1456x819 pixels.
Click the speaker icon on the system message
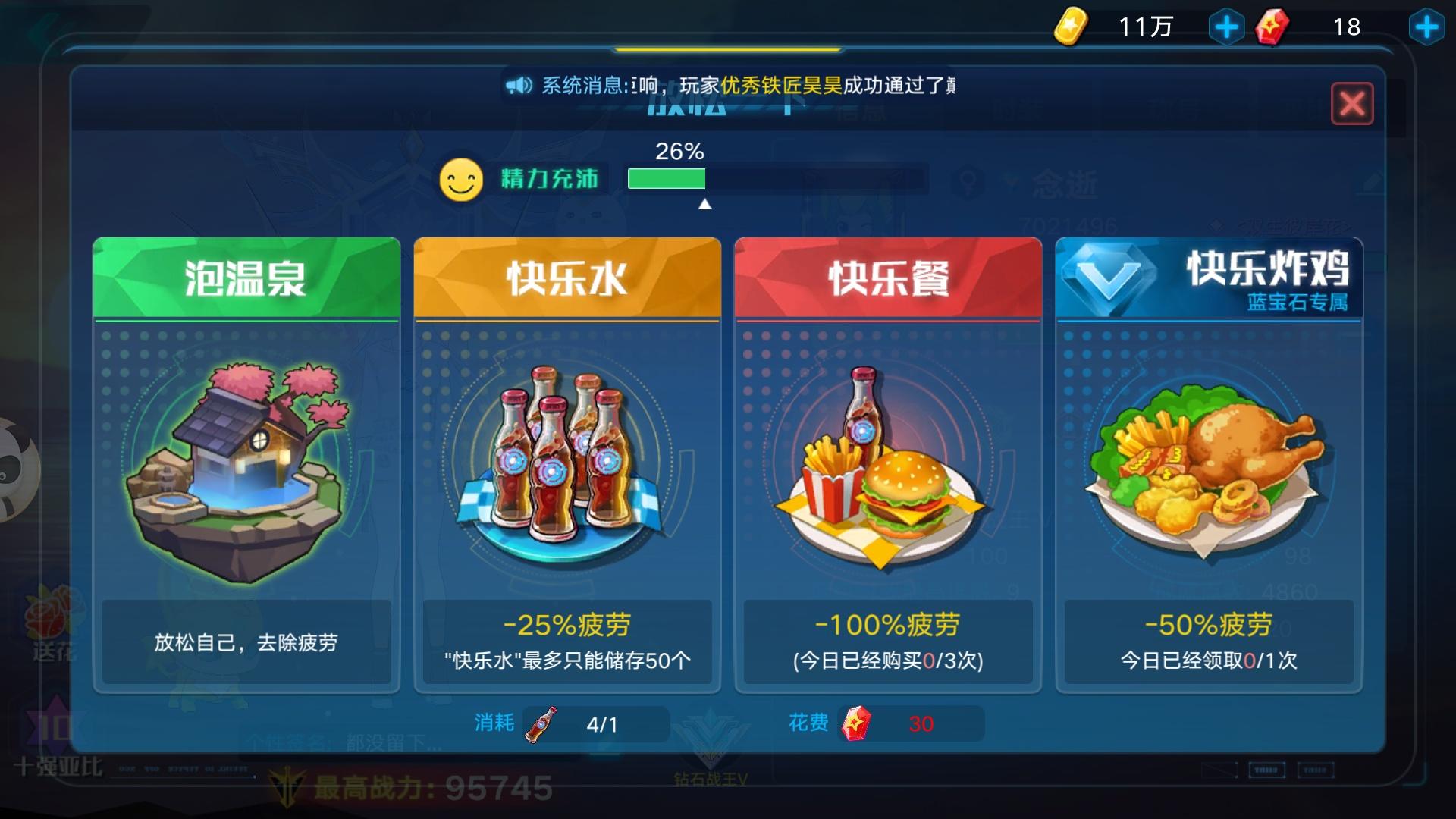[519, 83]
